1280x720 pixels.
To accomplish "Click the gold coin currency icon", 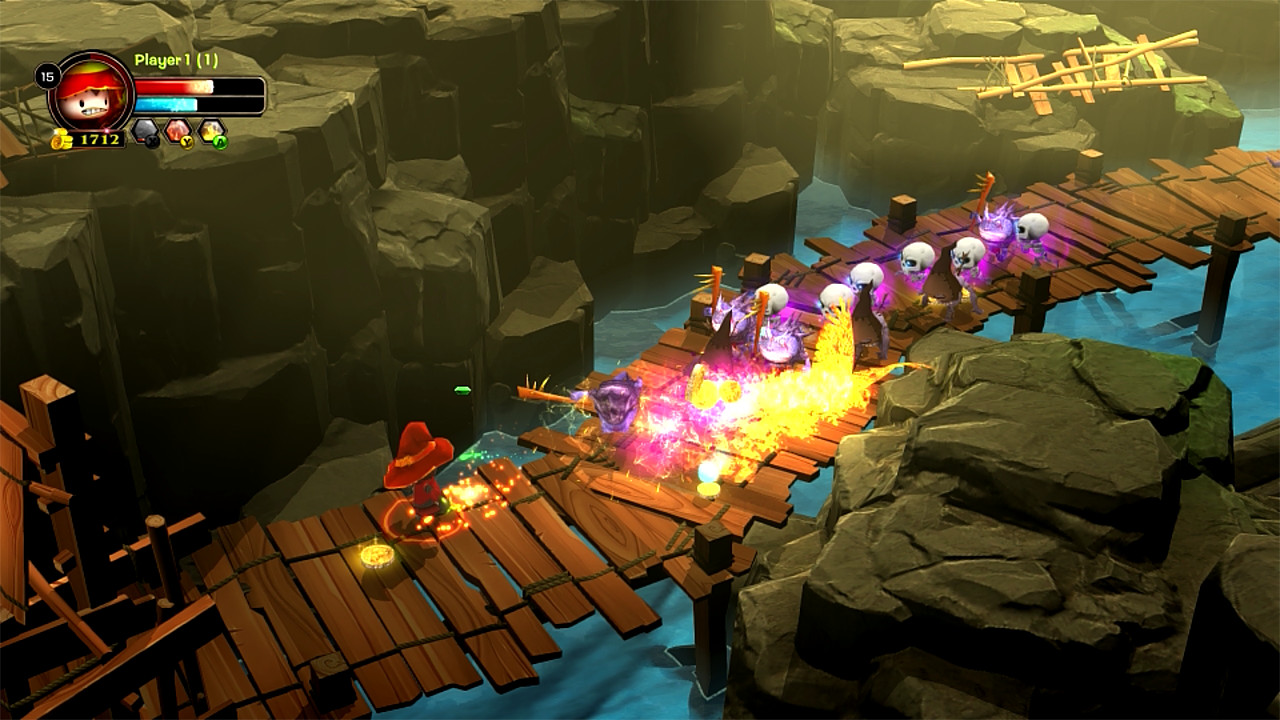I will click(61, 139).
